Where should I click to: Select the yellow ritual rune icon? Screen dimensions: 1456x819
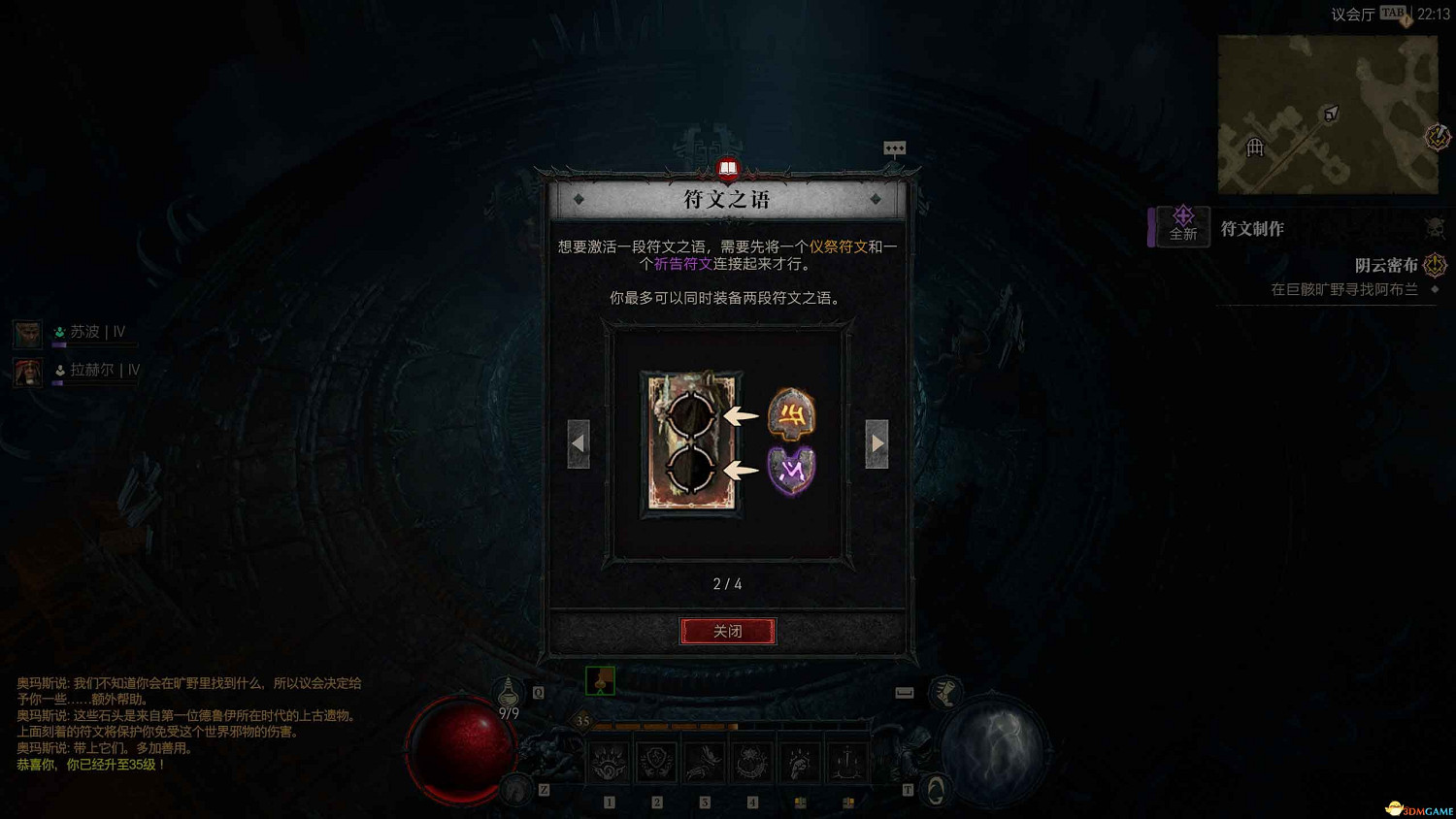pyautogui.click(x=790, y=415)
